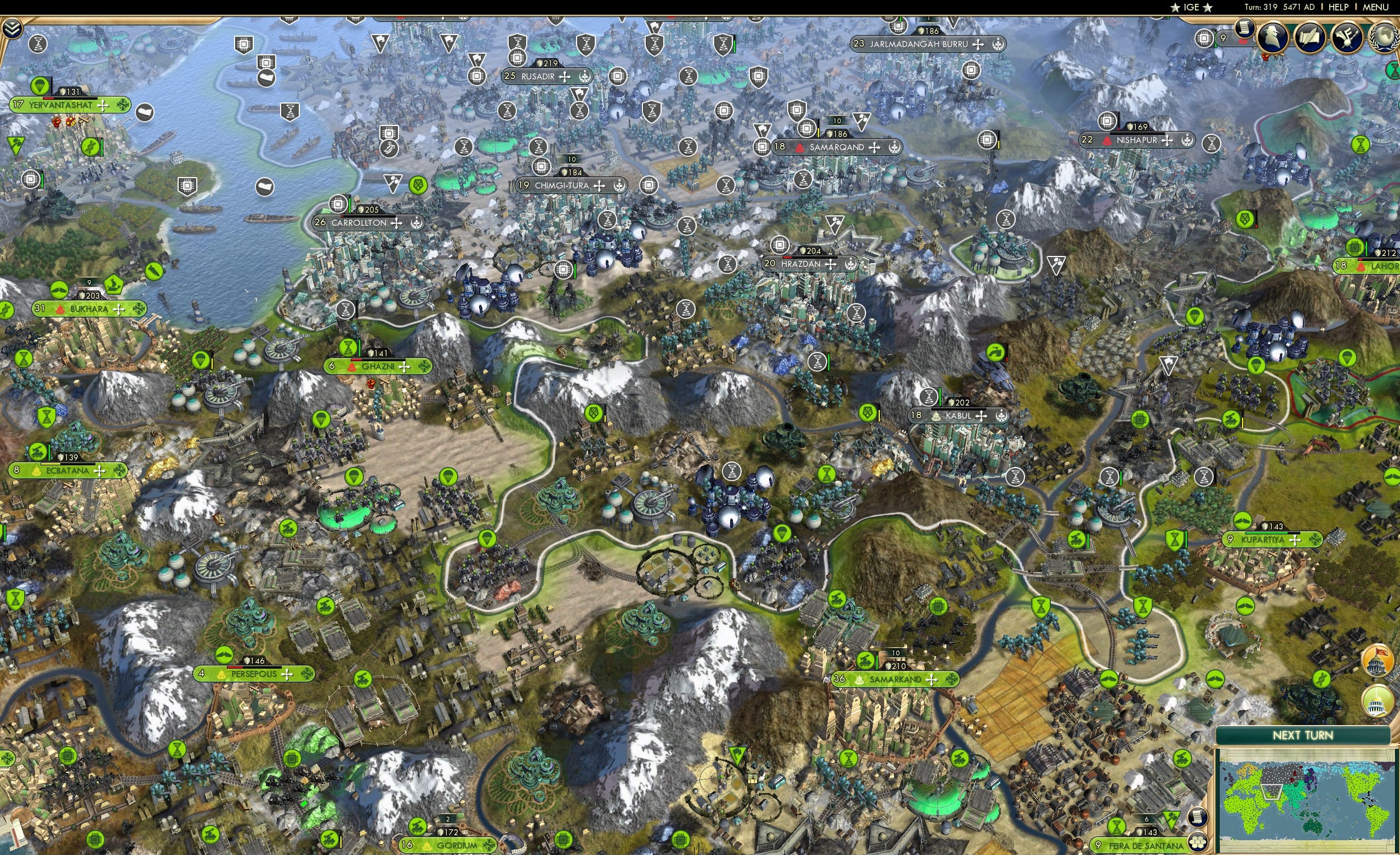Click the yellow Capitol icon beside Next Turn

click(1377, 700)
